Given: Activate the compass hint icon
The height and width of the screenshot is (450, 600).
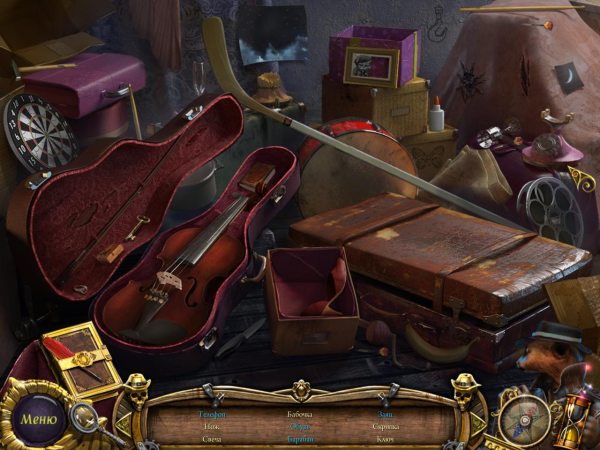Looking at the screenshot, I should (x=524, y=416).
